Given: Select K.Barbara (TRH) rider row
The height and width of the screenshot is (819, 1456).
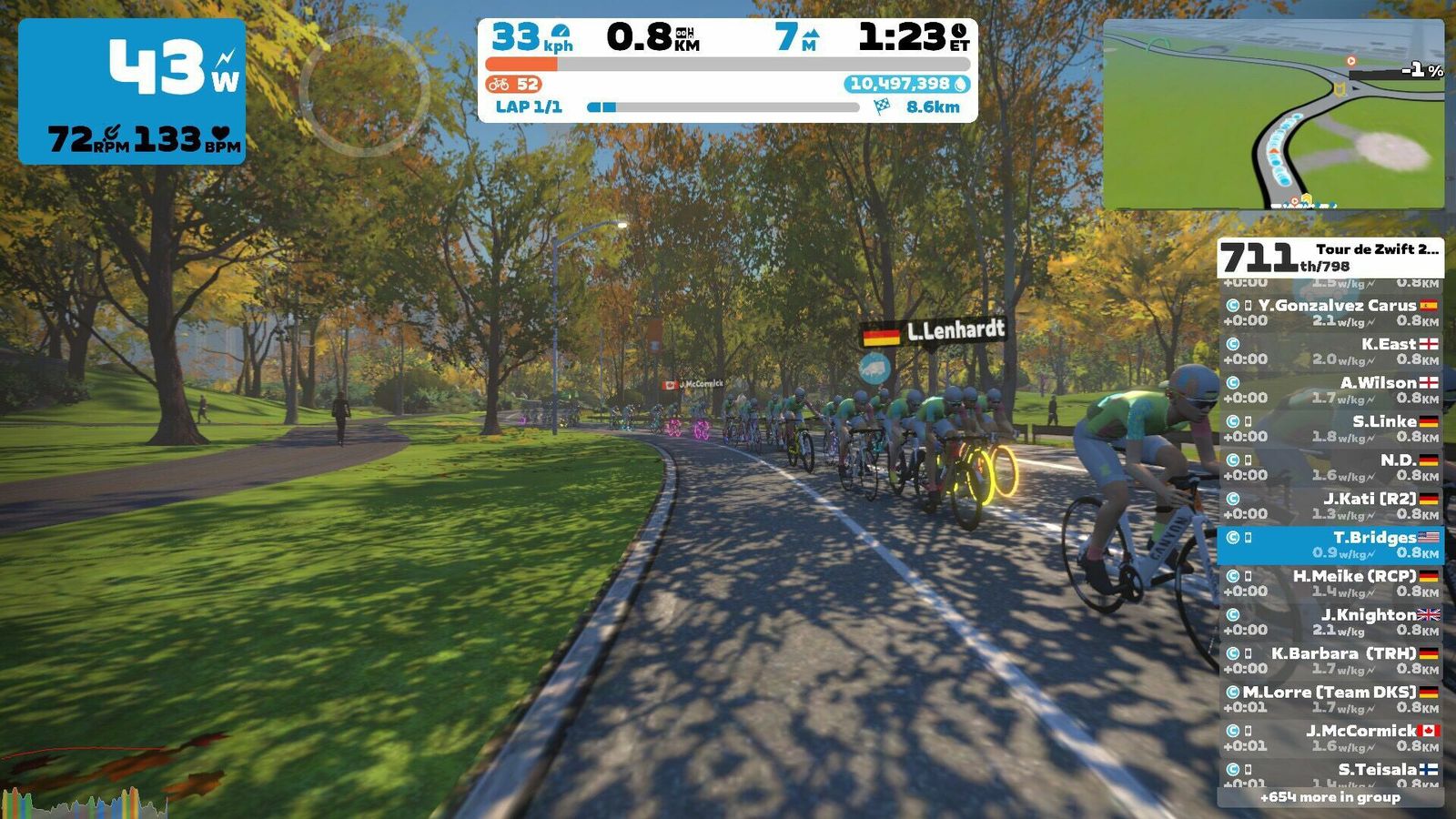Looking at the screenshot, I should pyautogui.click(x=1330, y=661).
